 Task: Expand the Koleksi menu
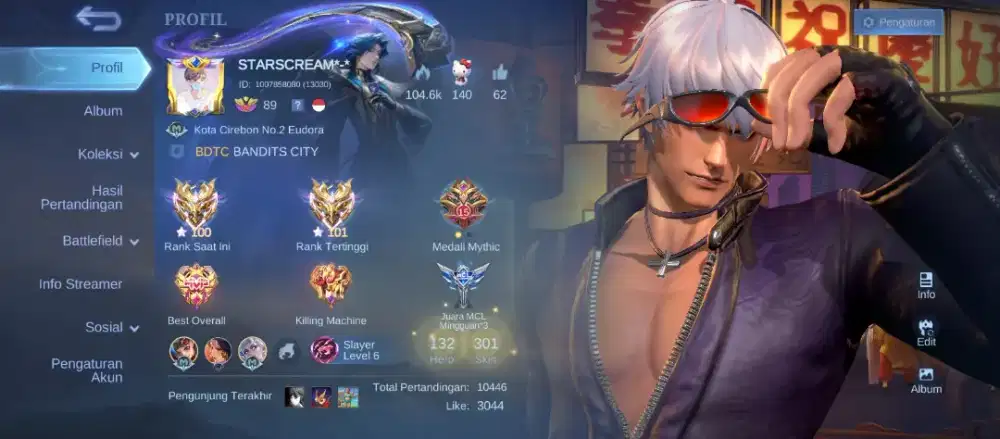(x=108, y=154)
